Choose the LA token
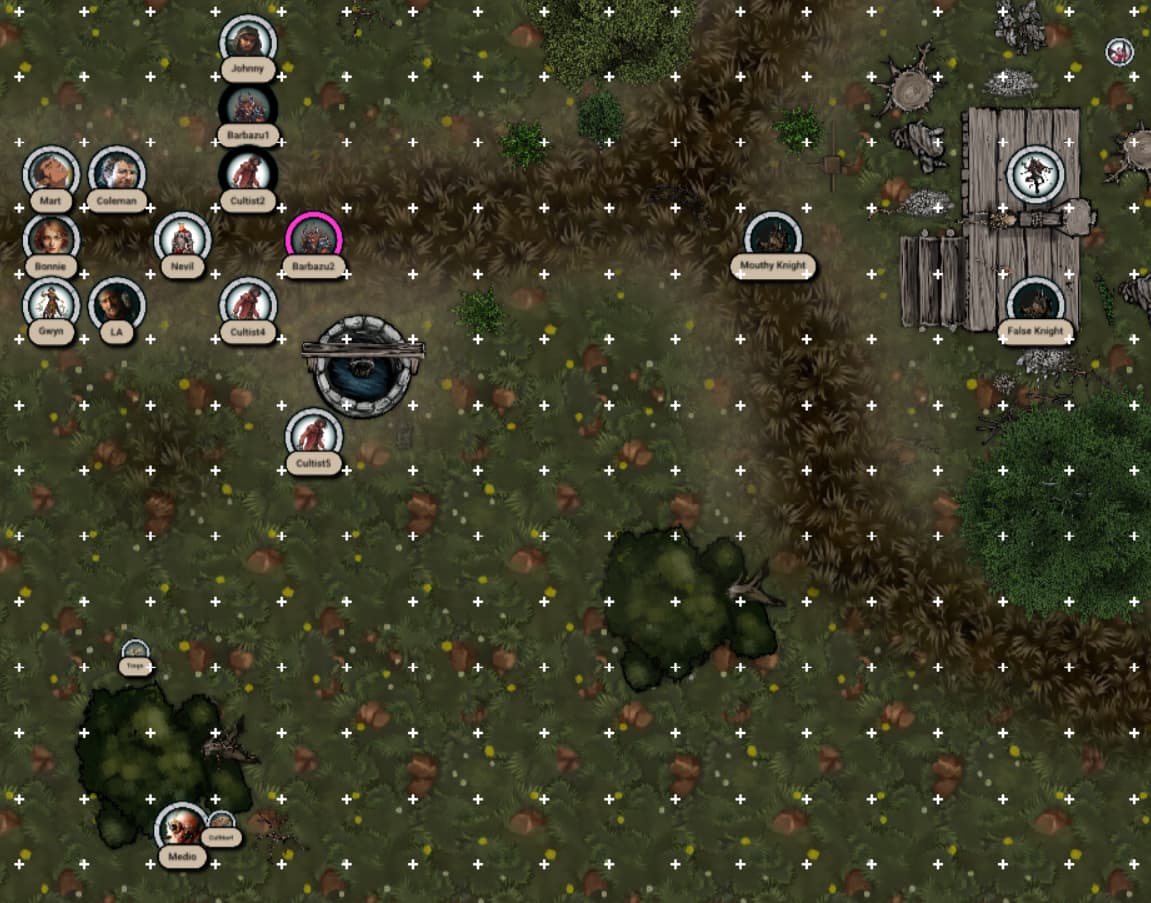This screenshot has height=903, width=1151. click(x=117, y=304)
